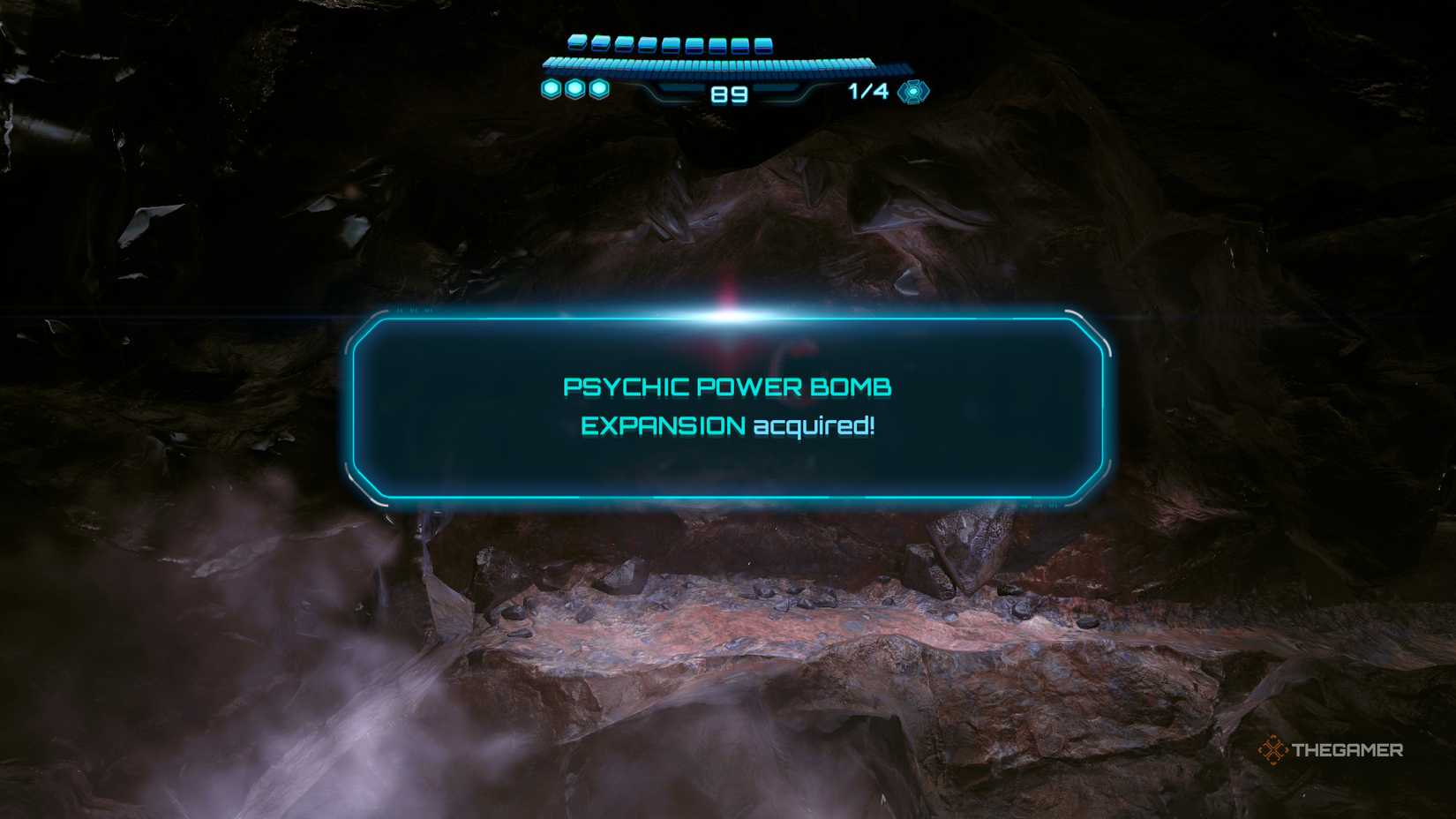This screenshot has height=819, width=1456.
Task: Click the middle hexagonal missile icon
Action: pos(575,89)
